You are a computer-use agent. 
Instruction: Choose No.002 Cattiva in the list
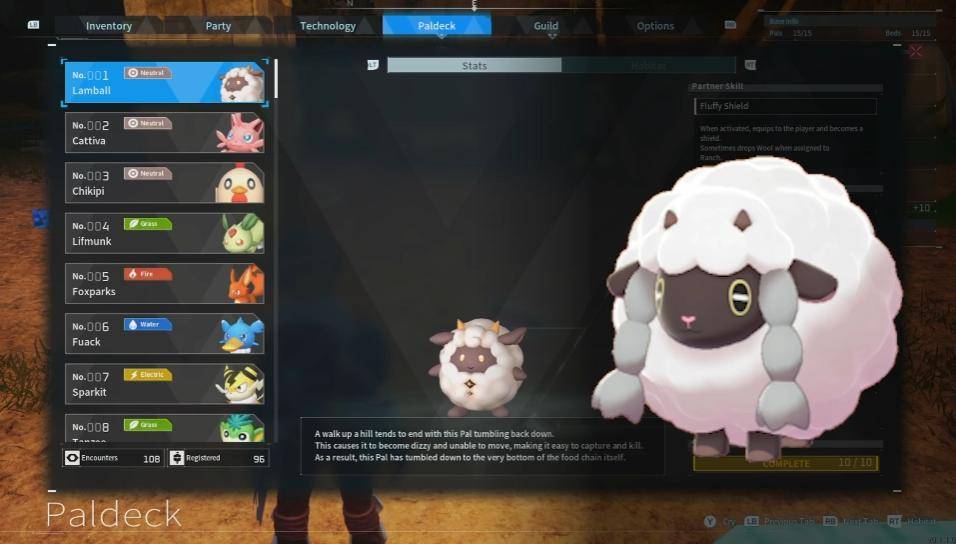click(x=165, y=132)
